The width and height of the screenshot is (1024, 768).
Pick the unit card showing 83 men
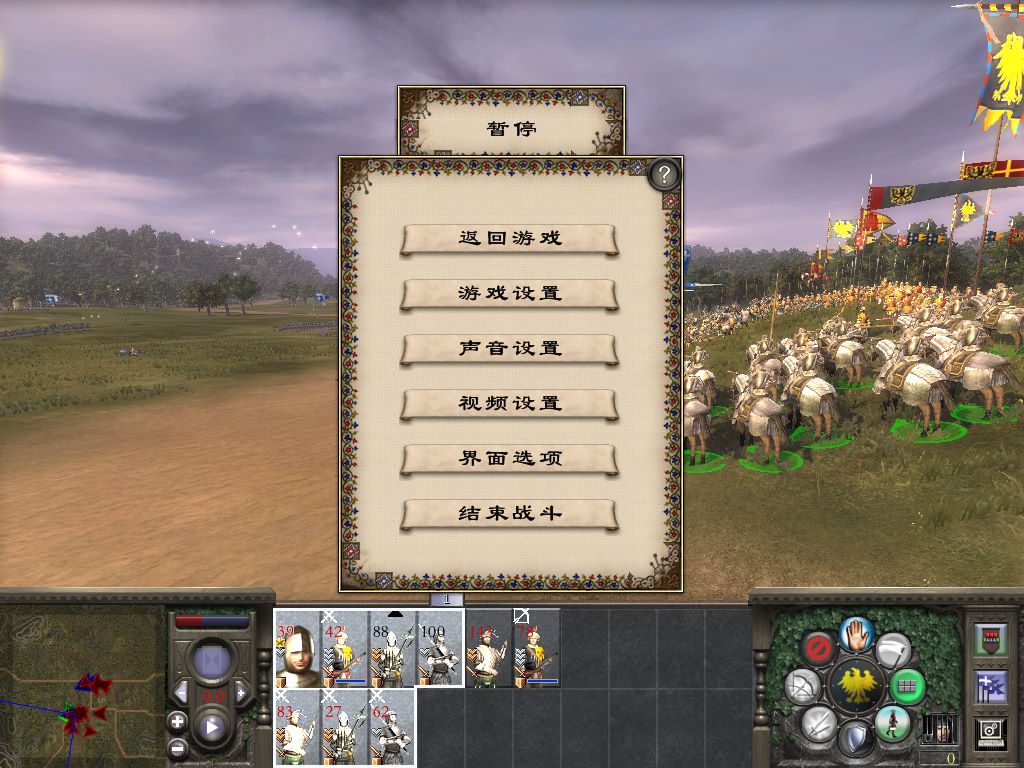pos(297,727)
